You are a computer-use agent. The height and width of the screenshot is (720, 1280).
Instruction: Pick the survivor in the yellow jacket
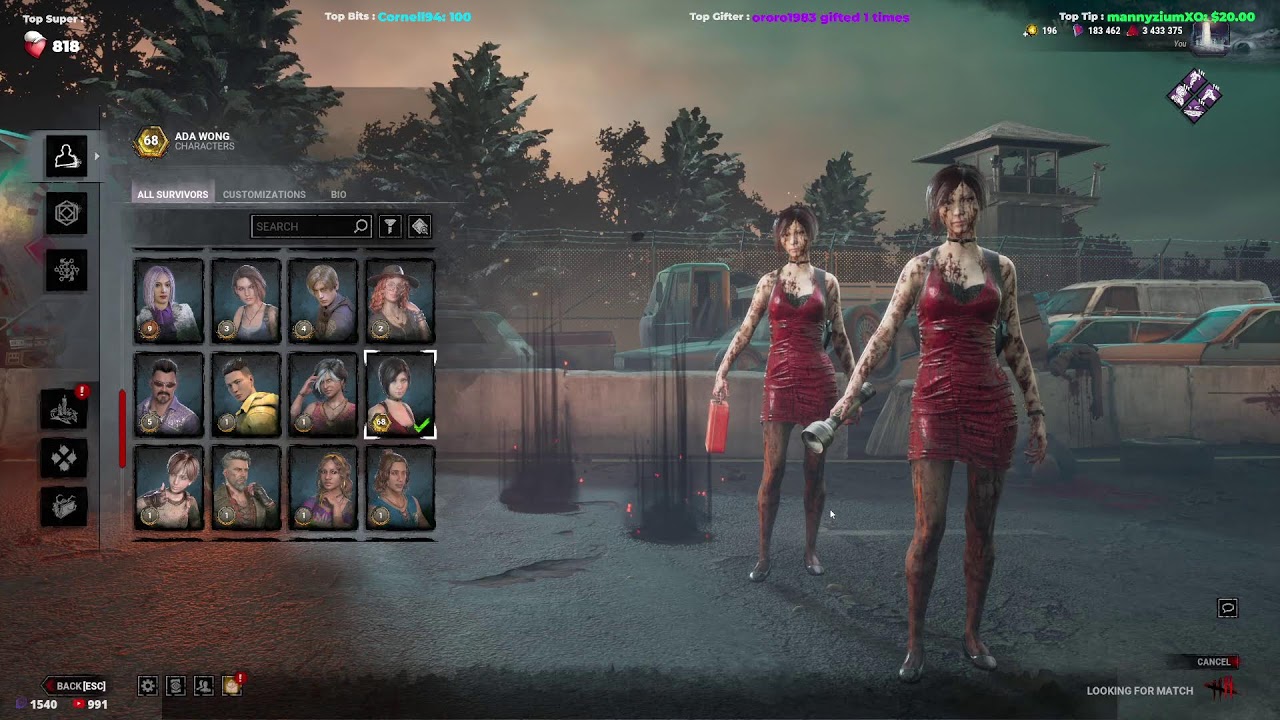(x=246, y=395)
